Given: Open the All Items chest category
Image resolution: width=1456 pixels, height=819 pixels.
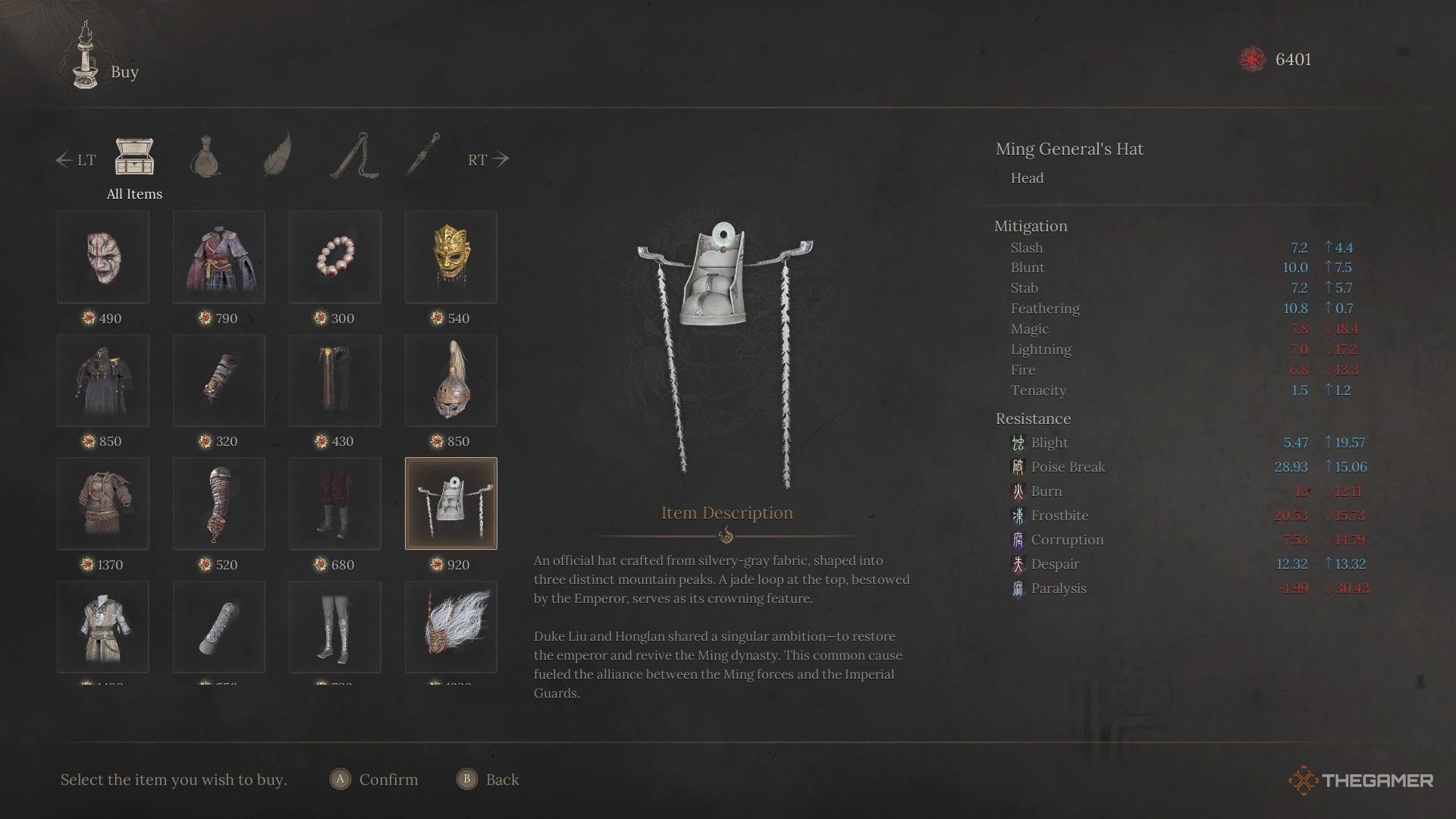Looking at the screenshot, I should (x=133, y=155).
